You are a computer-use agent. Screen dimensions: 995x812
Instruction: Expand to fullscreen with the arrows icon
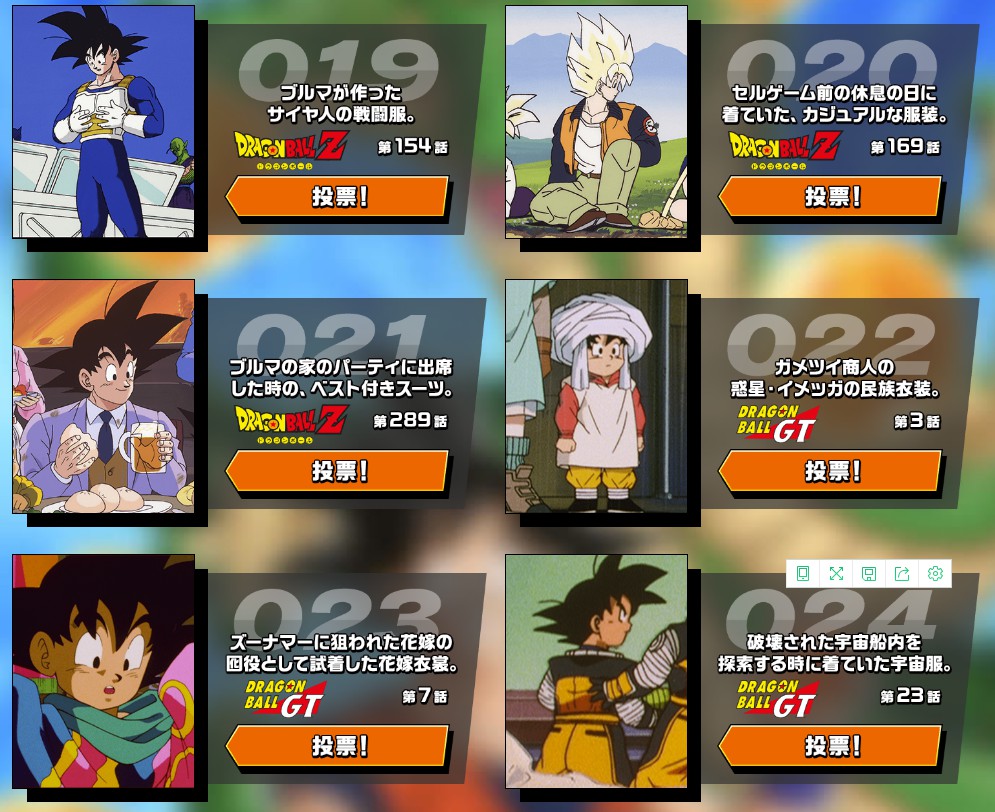836,573
